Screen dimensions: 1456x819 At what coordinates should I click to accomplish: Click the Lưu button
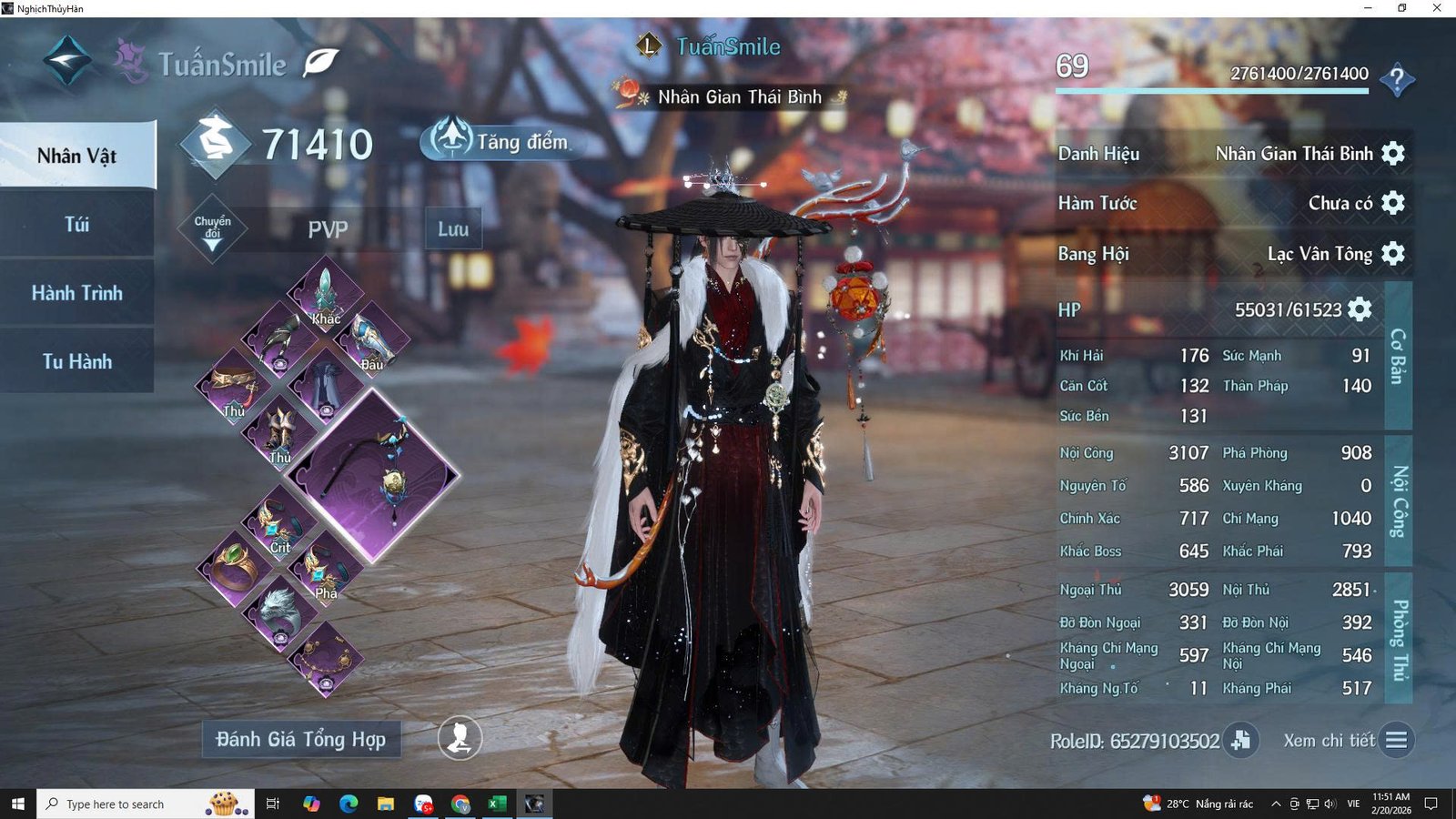pos(453,229)
